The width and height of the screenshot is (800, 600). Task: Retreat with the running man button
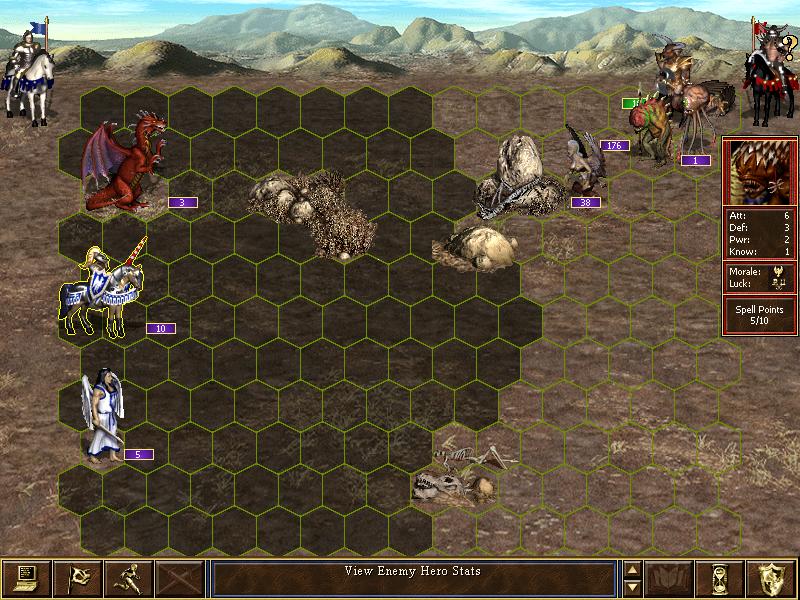point(129,578)
